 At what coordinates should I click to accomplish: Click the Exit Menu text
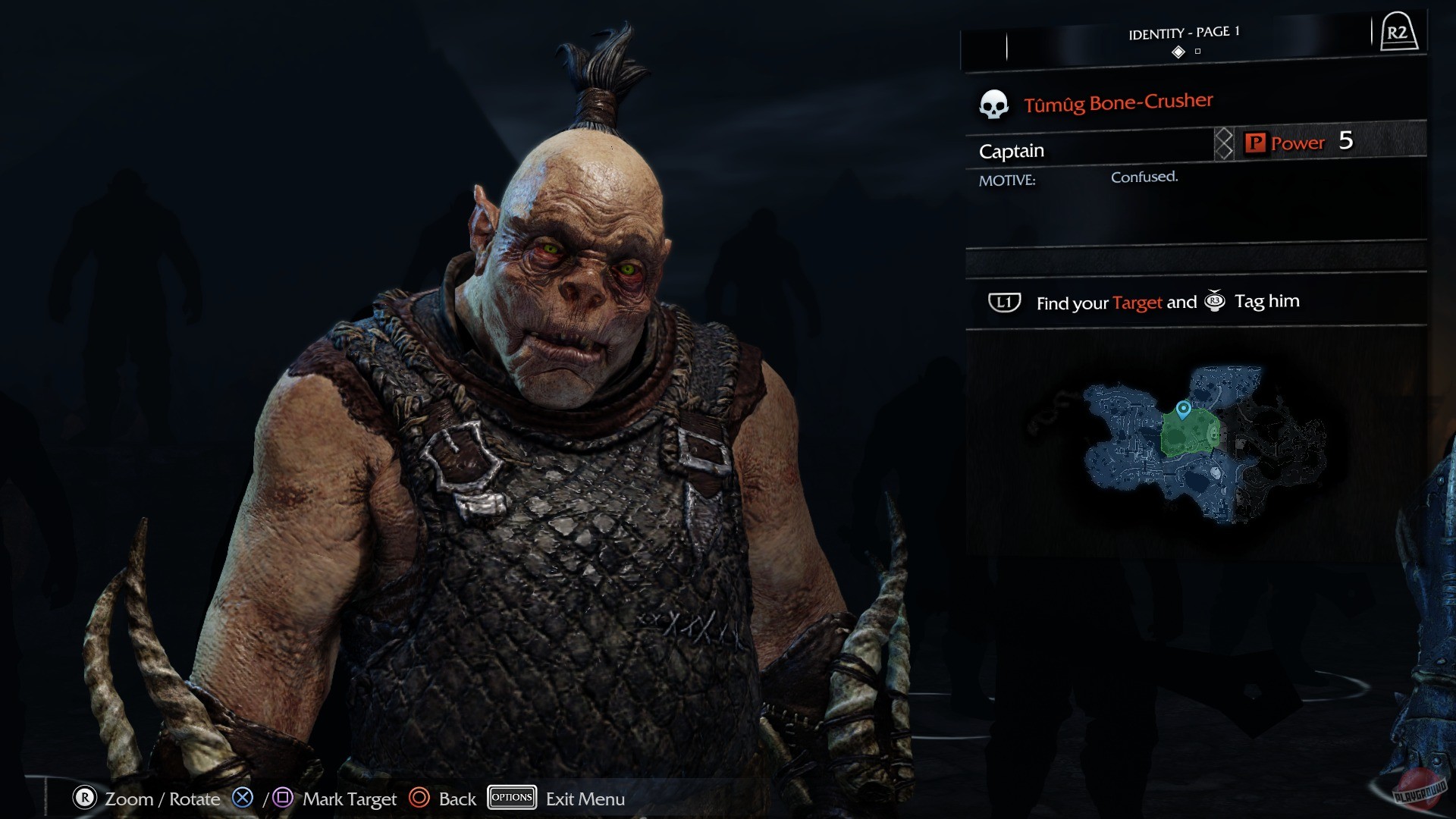582,798
